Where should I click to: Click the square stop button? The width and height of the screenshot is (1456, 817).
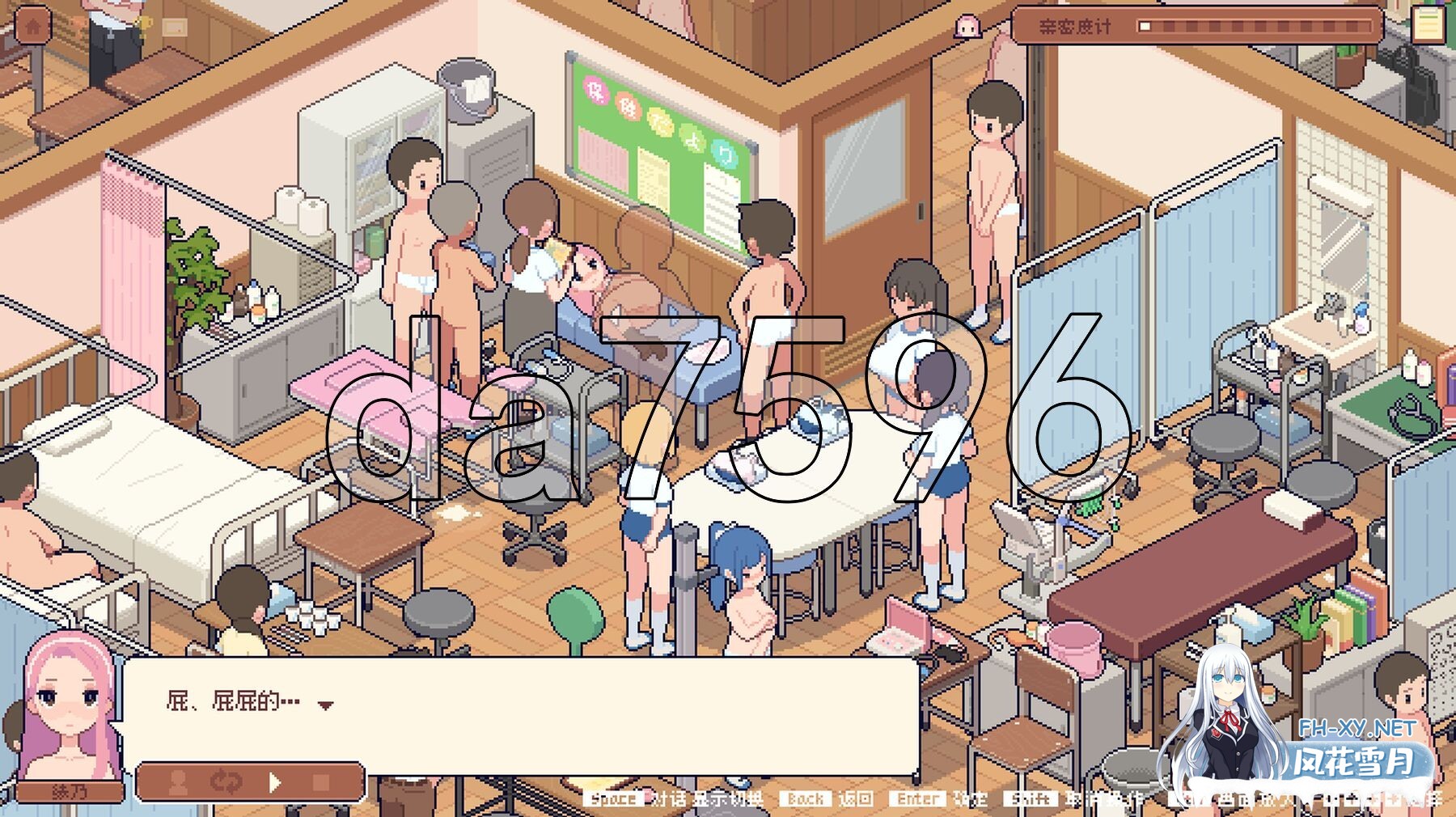point(321,782)
